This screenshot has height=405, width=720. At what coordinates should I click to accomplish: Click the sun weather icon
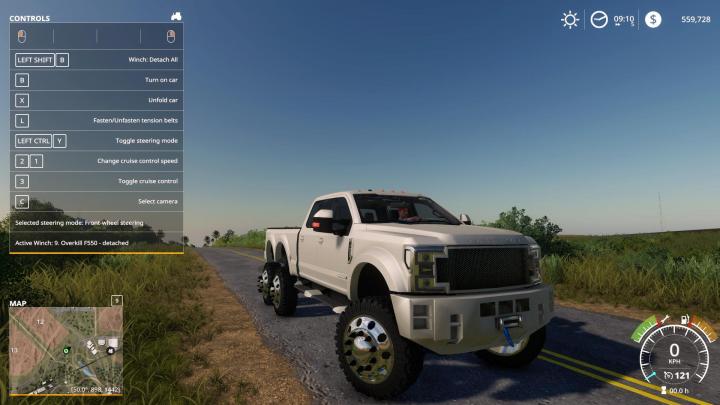coord(570,19)
